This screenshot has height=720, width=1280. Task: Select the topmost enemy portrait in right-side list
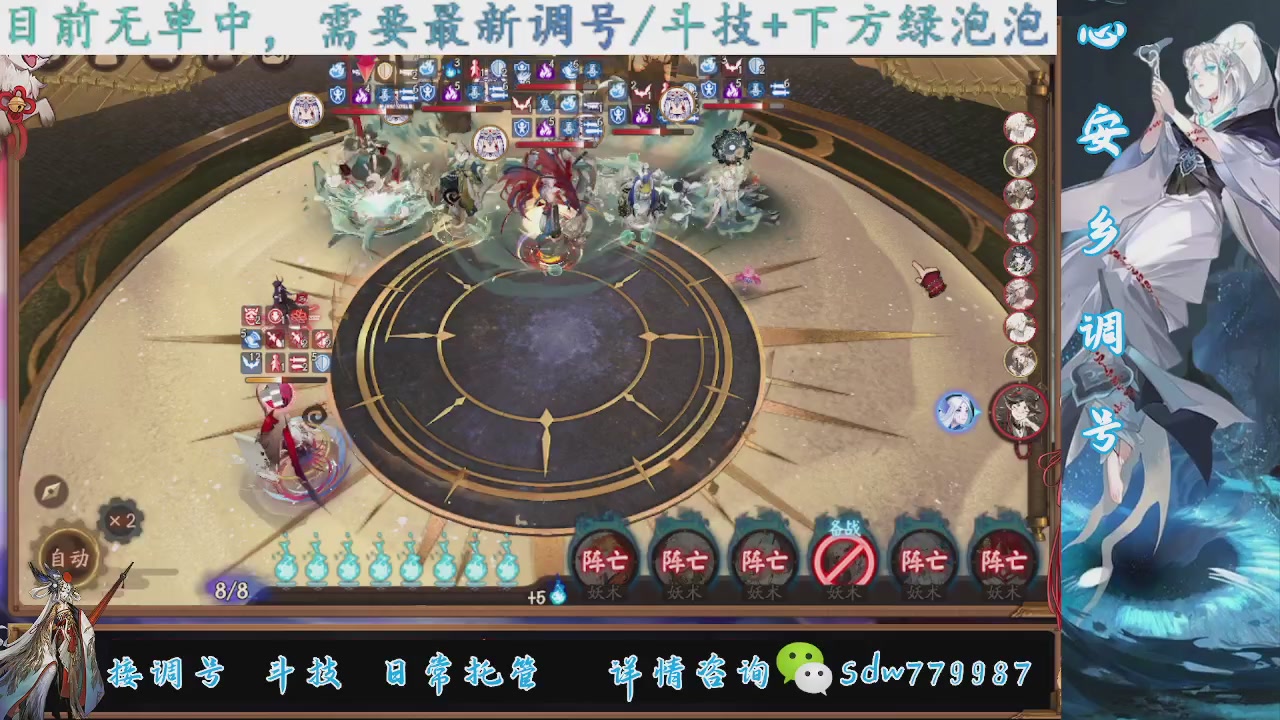tap(1019, 125)
